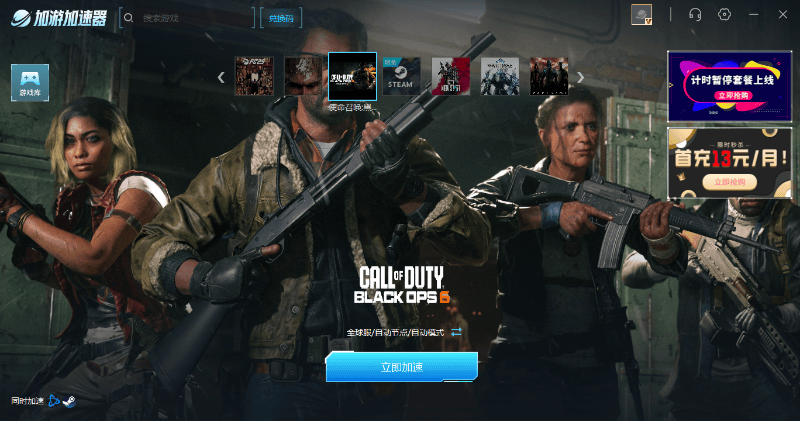The width and height of the screenshot is (800, 421).
Task: Select the highlighted Call of Duty thumbnail
Action: (352, 76)
